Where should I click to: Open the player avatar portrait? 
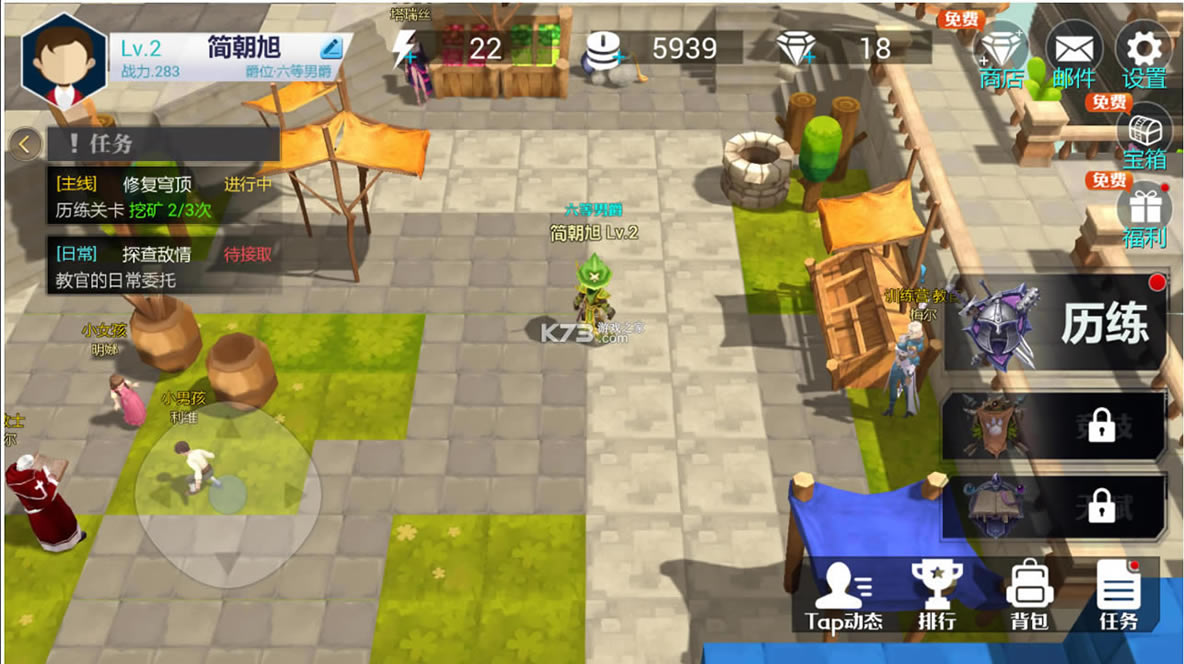click(63, 62)
